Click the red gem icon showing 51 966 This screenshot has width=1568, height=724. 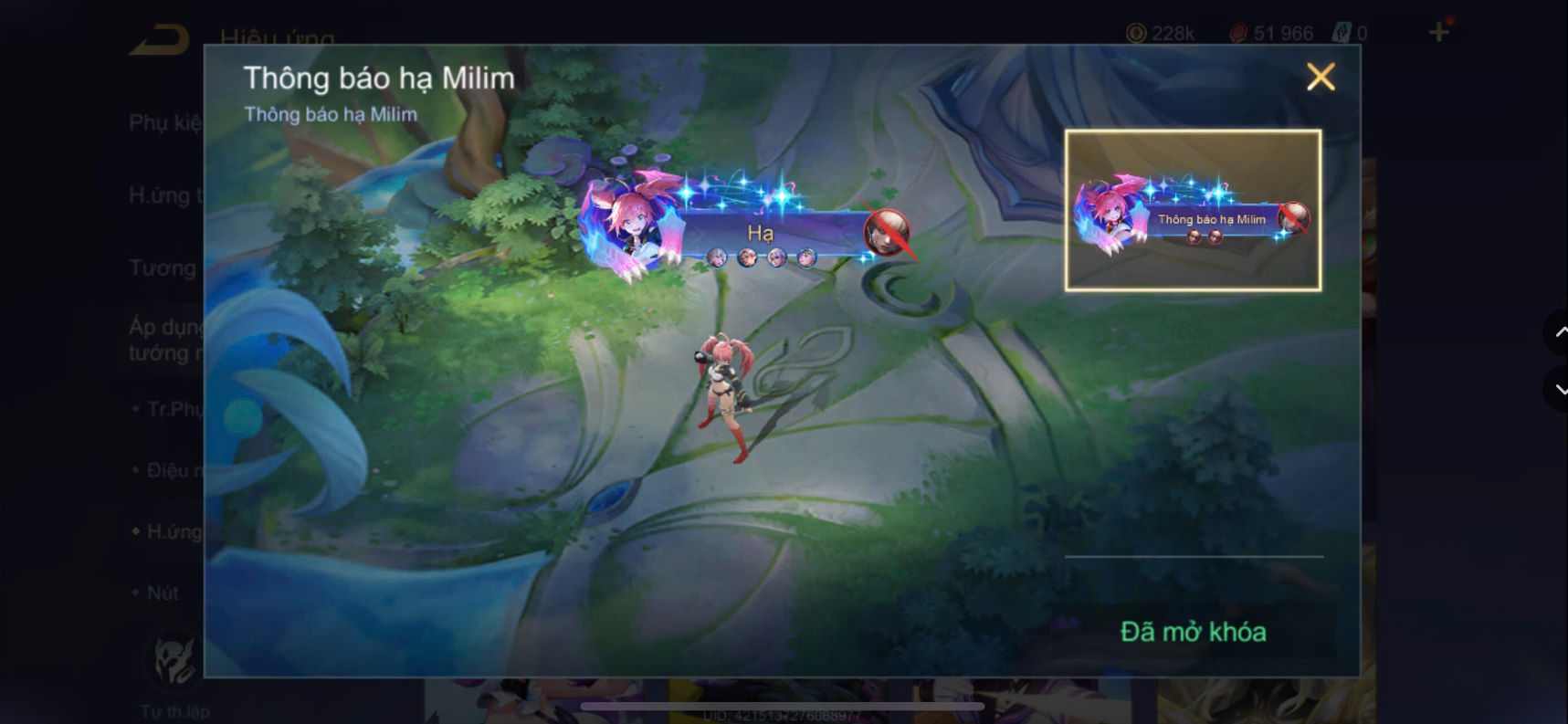tap(1240, 32)
